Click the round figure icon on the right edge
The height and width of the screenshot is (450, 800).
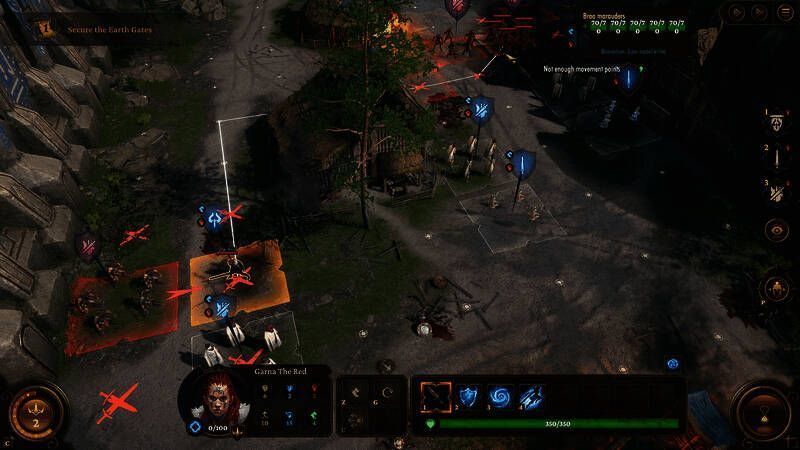coord(778,289)
